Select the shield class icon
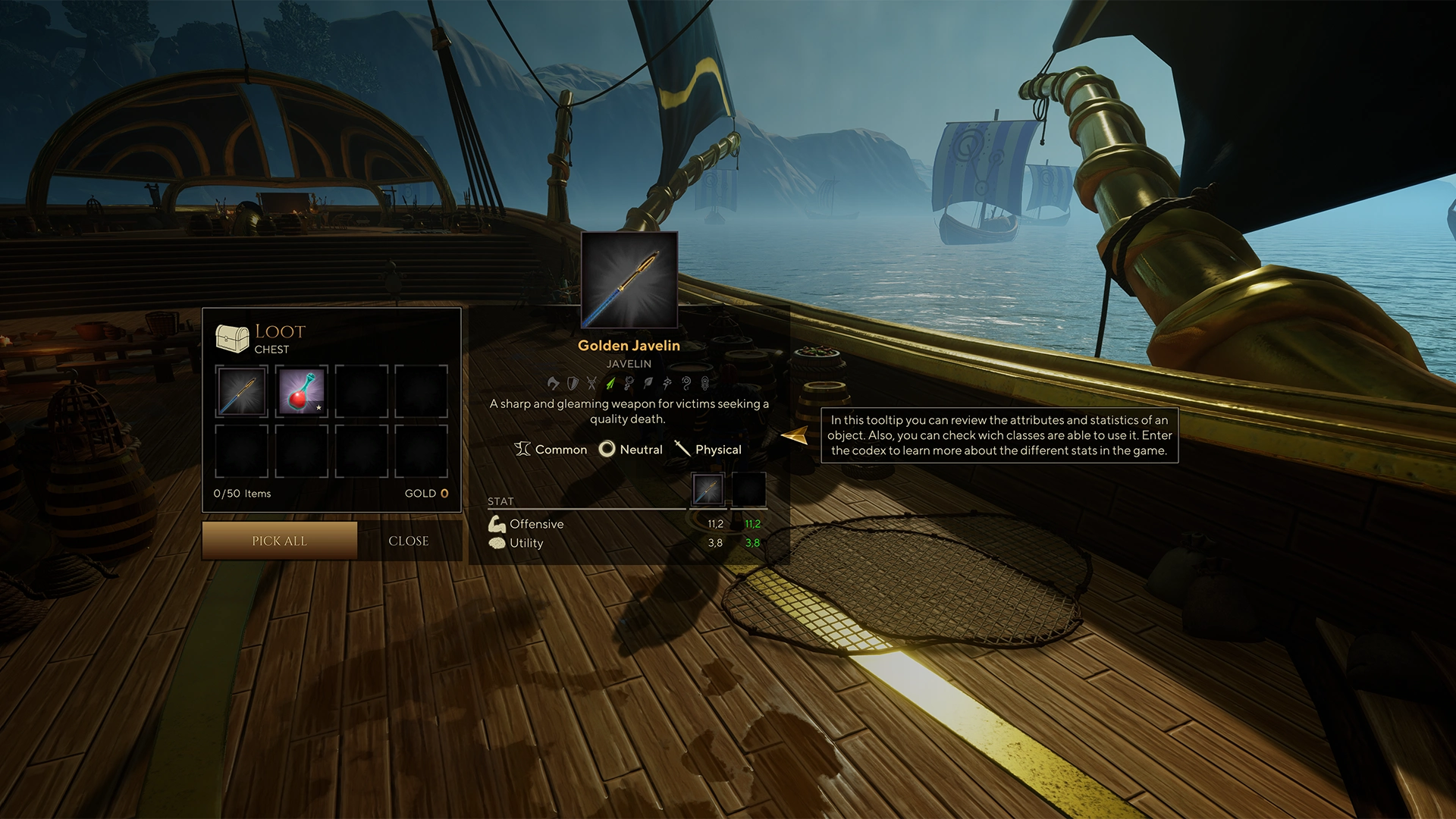1456x819 pixels. 572,383
